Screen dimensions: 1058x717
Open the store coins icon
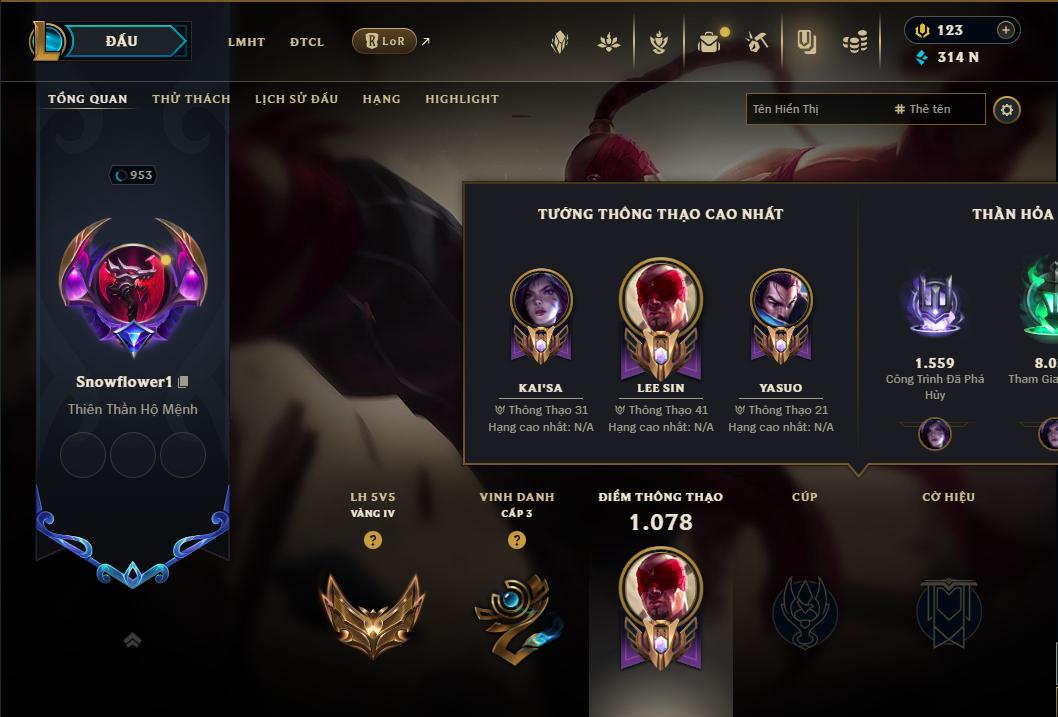(854, 42)
